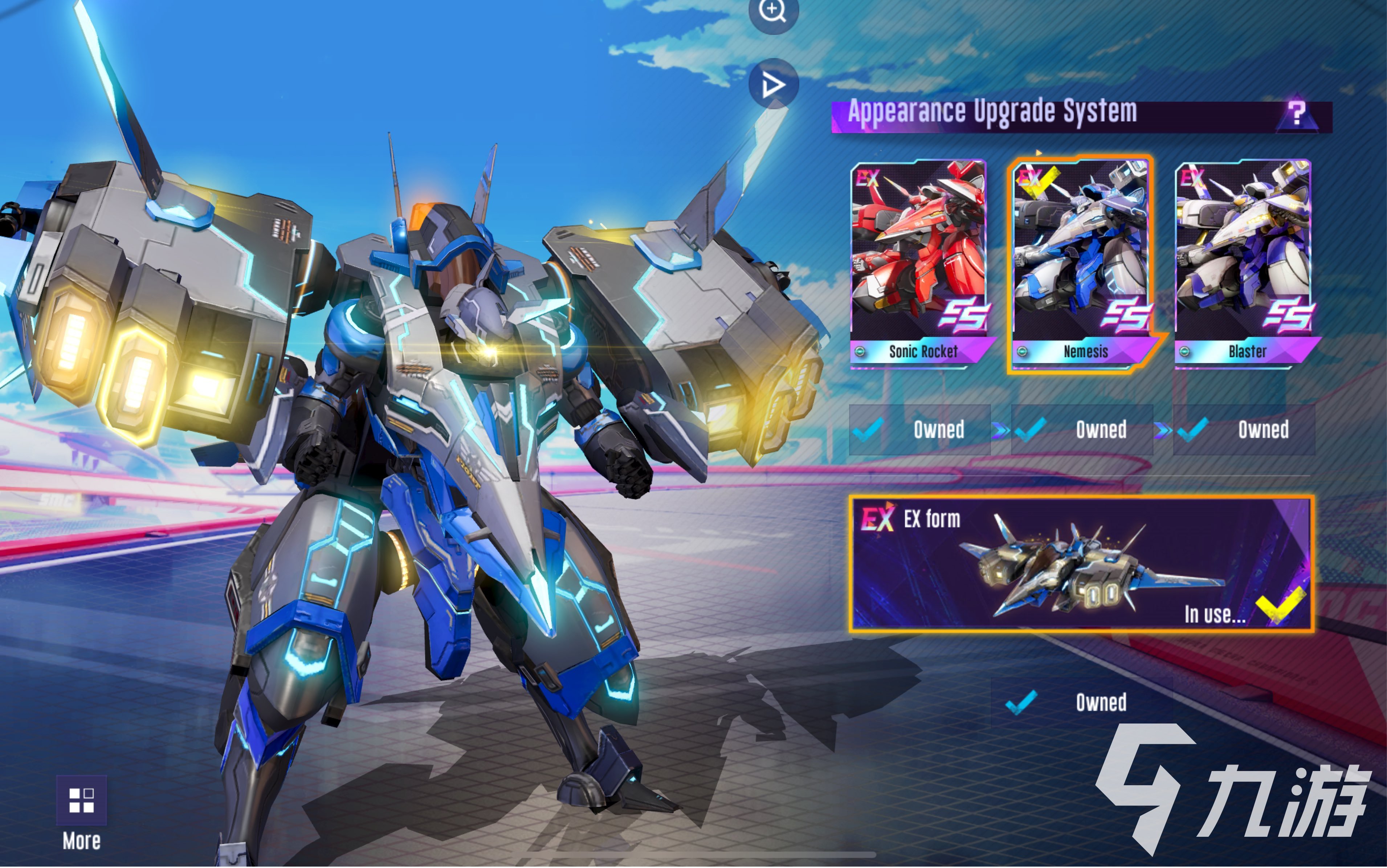Click Owned button below EX form
Image resolution: width=1387 pixels, height=868 pixels.
pyautogui.click(x=1082, y=703)
